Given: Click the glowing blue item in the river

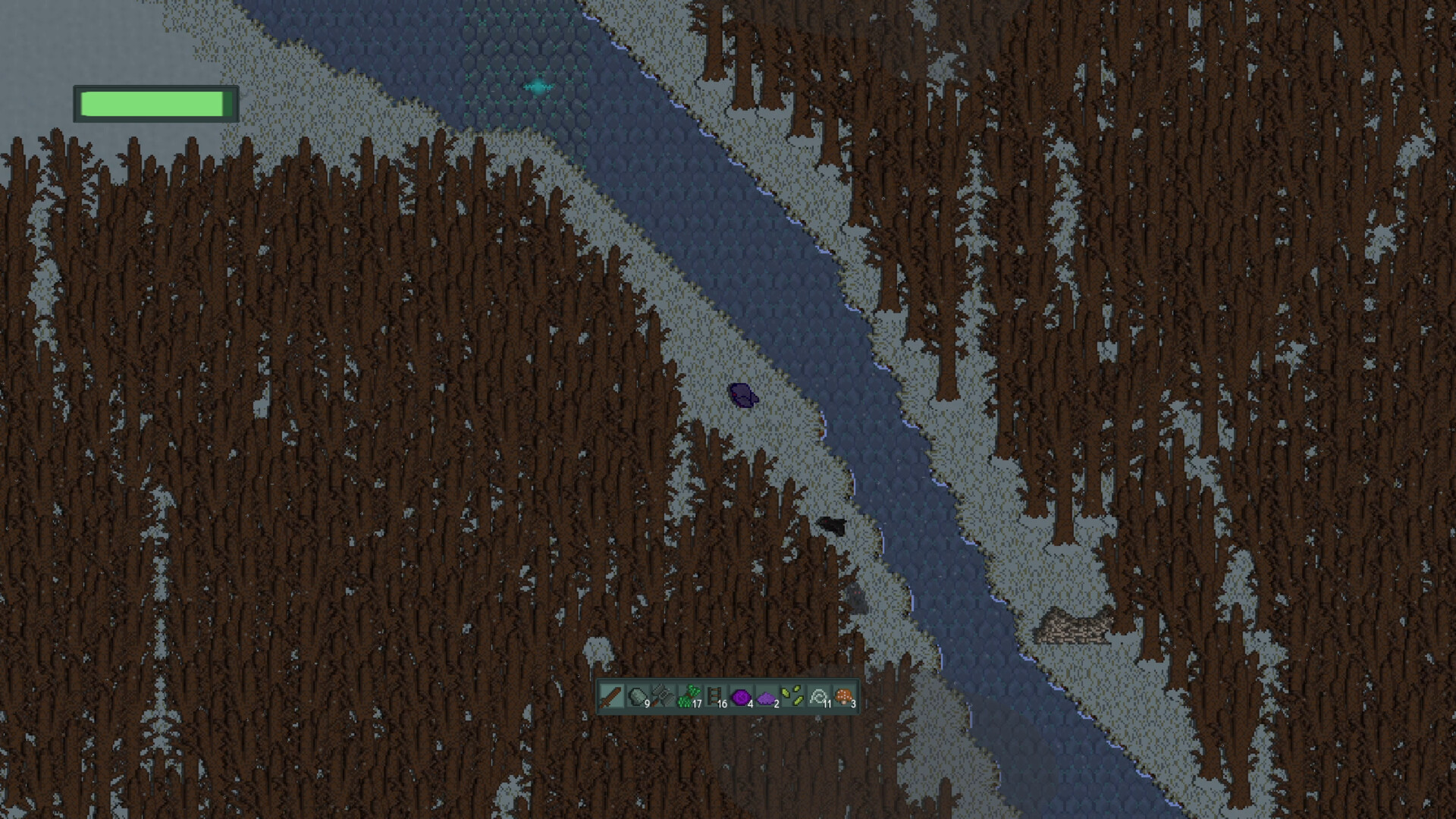Looking at the screenshot, I should point(536,86).
